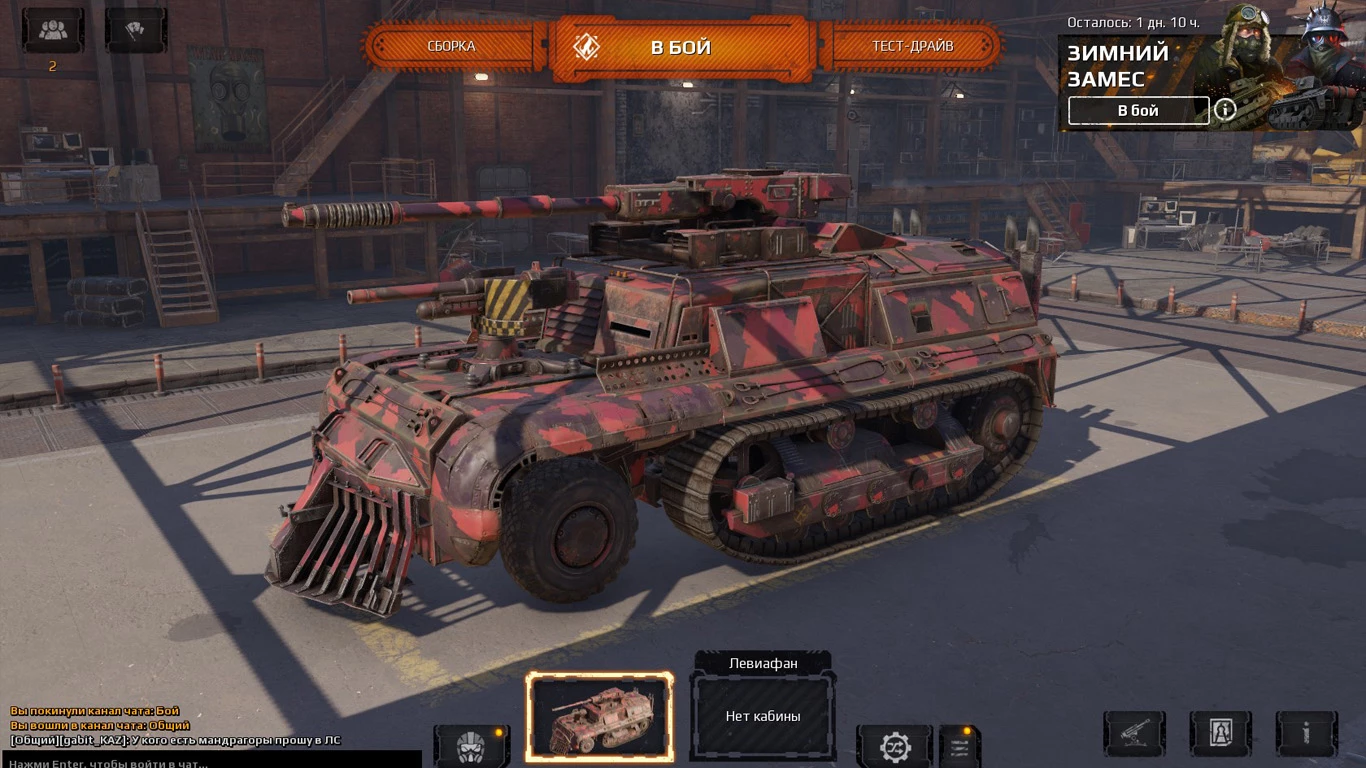Click the helmet mask icon
The width and height of the screenshot is (1366, 768).
click(x=471, y=746)
